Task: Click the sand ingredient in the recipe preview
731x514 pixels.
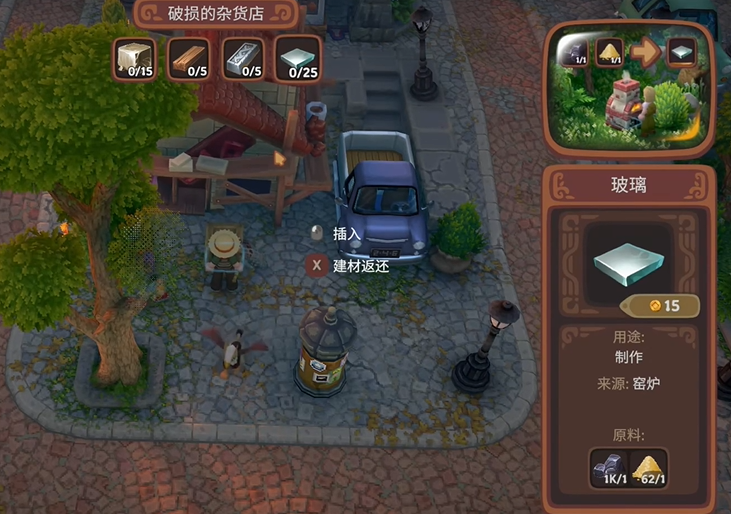Action: click(x=609, y=53)
